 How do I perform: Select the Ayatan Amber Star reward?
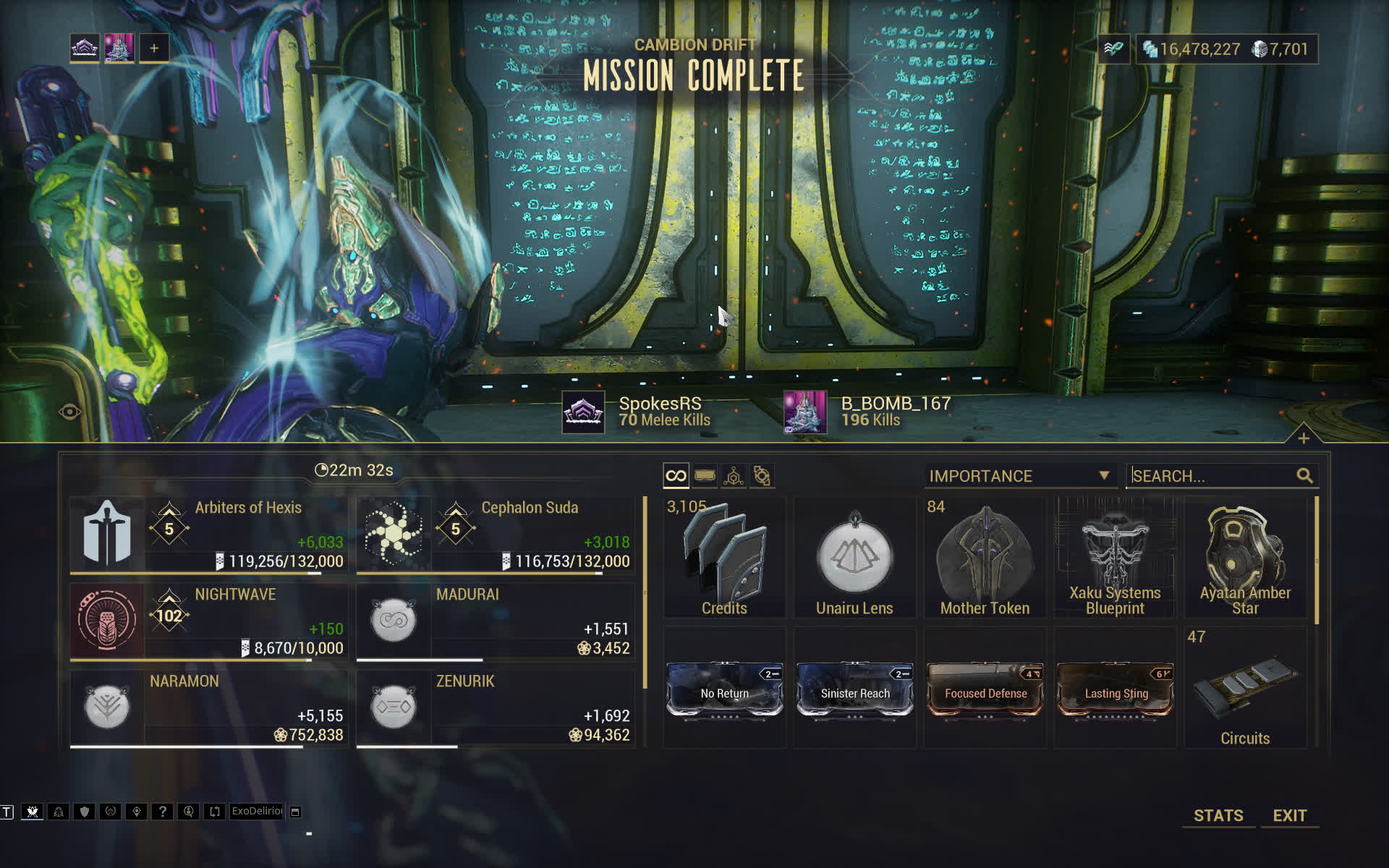pyautogui.click(x=1245, y=557)
